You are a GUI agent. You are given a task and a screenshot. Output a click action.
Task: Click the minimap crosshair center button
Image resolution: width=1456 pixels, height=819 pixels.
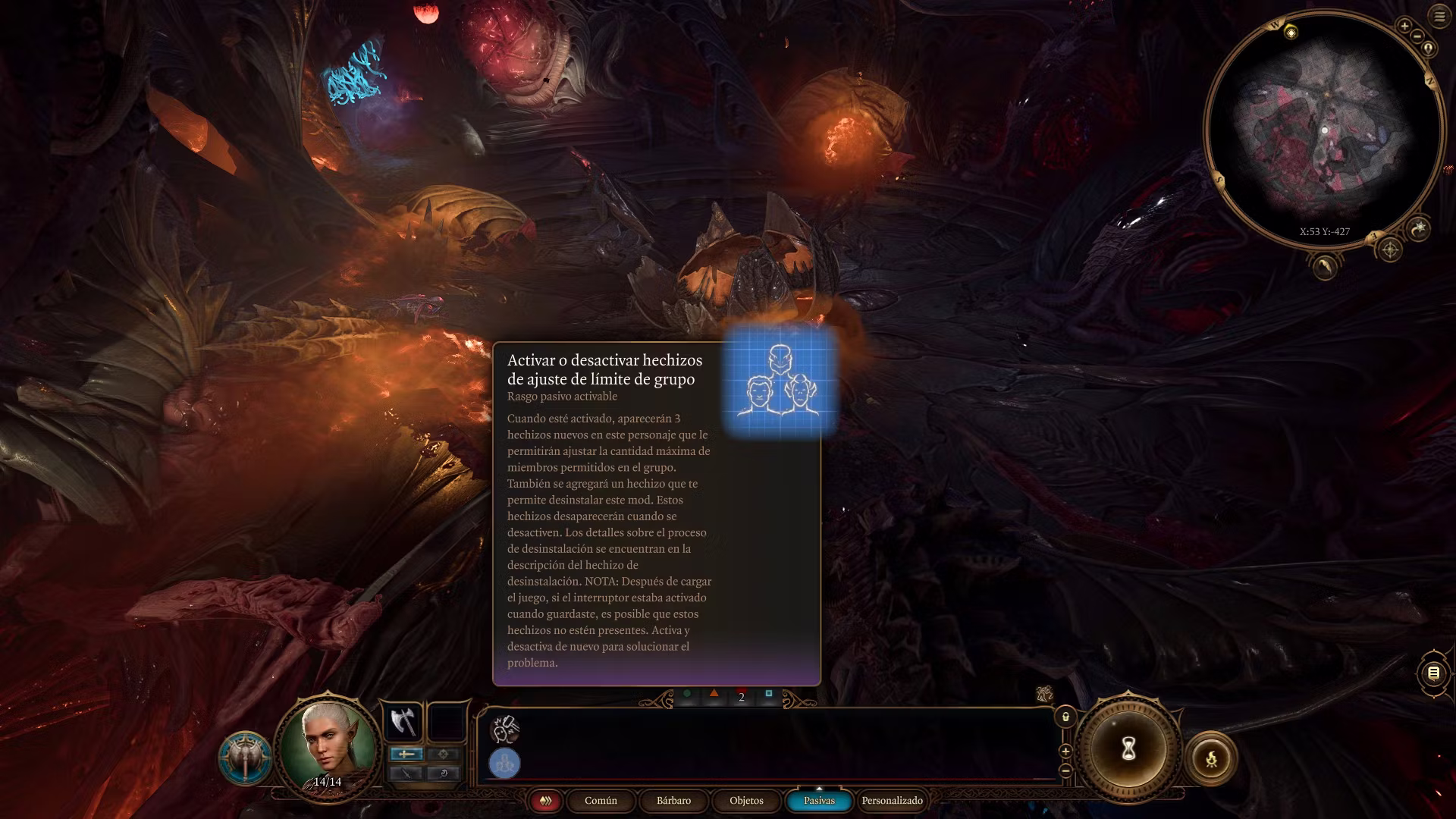pyautogui.click(x=1389, y=249)
